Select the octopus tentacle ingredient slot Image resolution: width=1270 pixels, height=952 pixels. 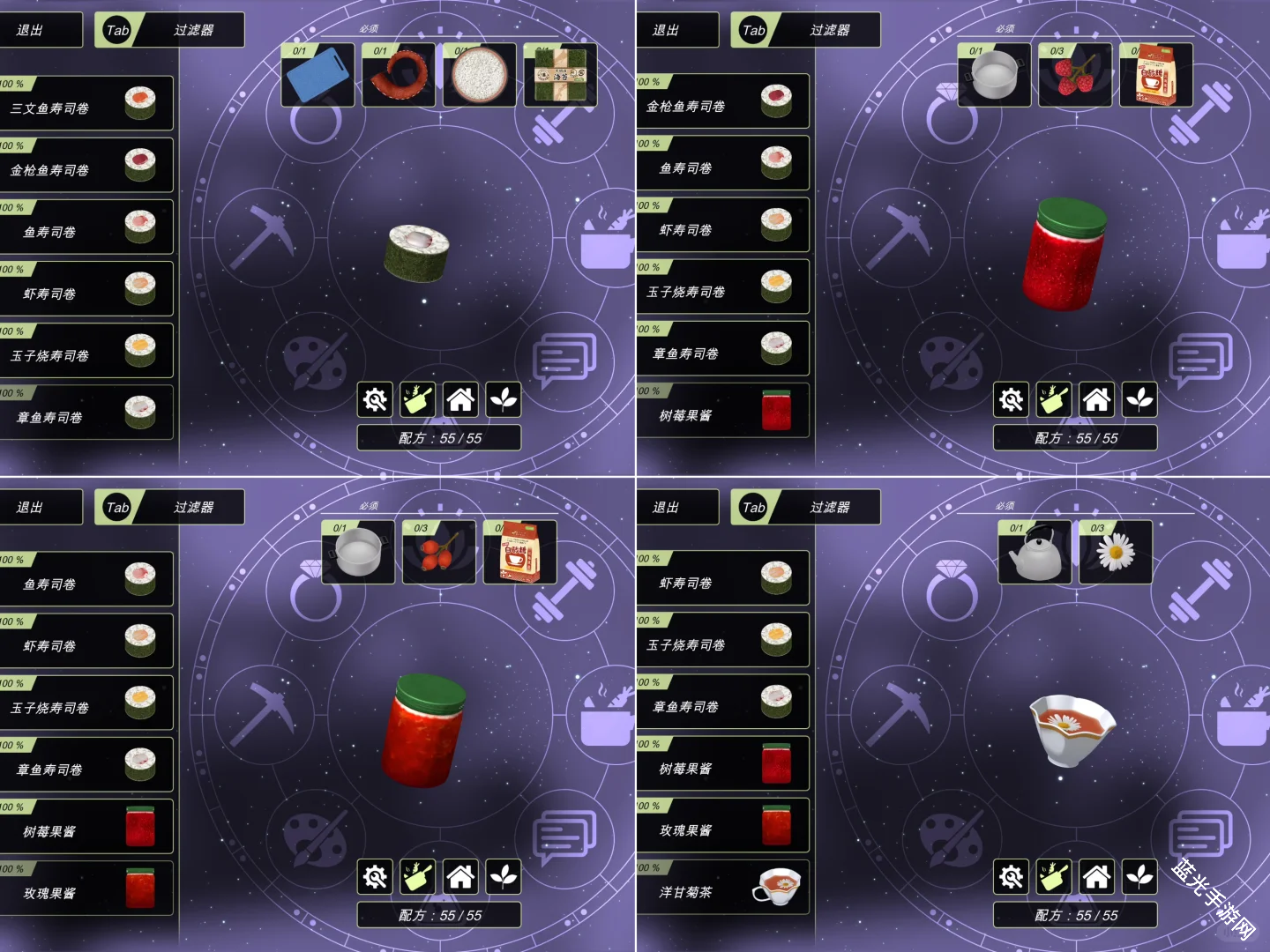[399, 76]
